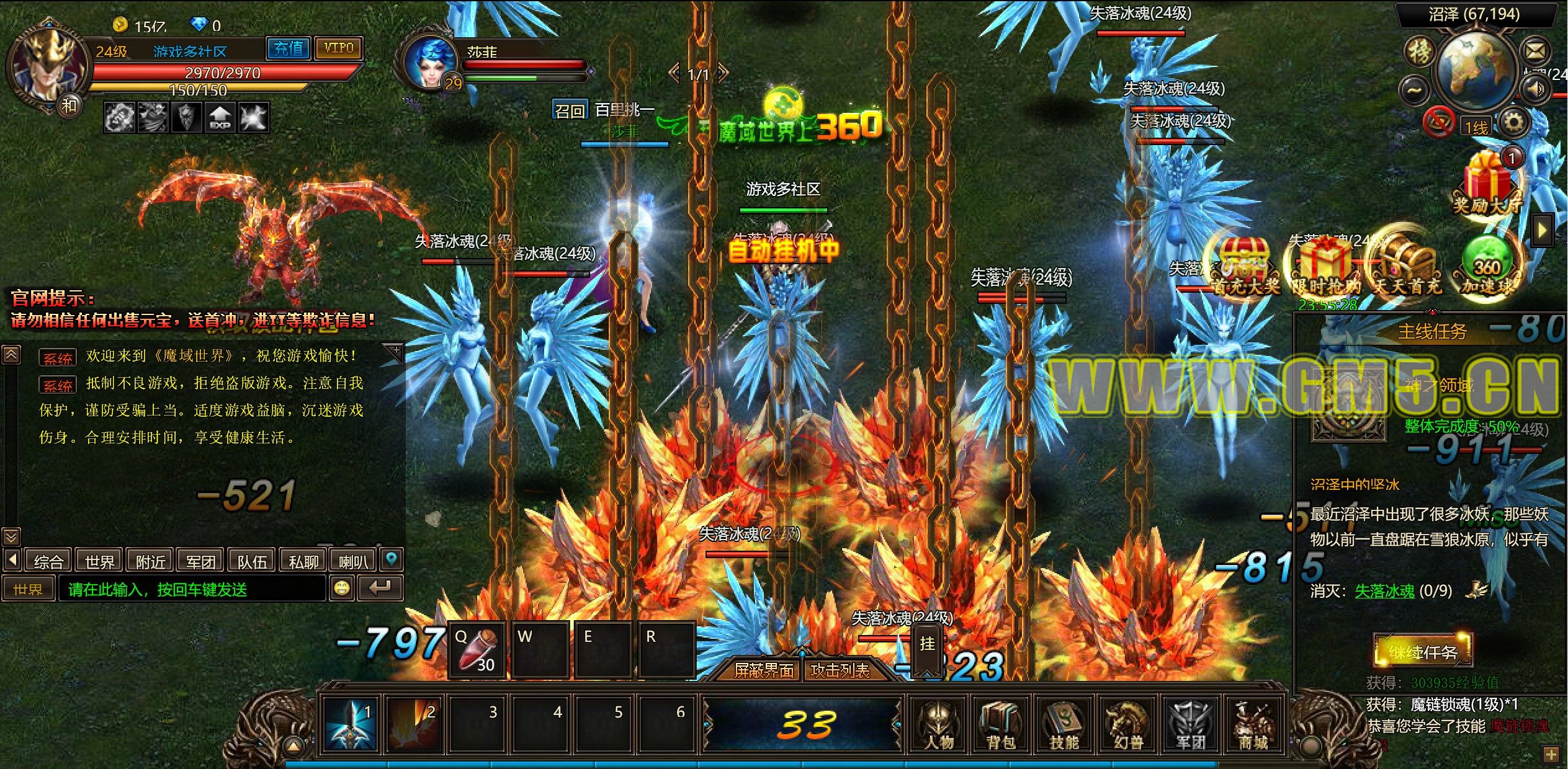This screenshot has height=769, width=1568.
Task: Switch chat to the 附近 tab
Action: (150, 561)
